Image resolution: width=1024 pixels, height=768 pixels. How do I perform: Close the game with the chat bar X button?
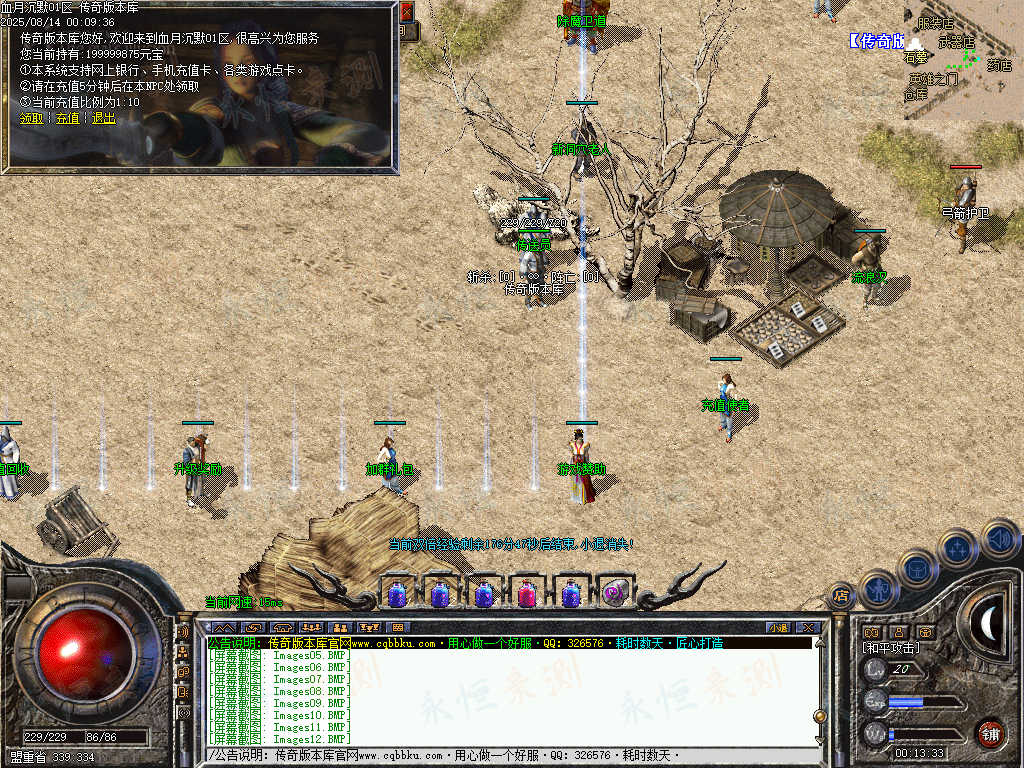808,628
